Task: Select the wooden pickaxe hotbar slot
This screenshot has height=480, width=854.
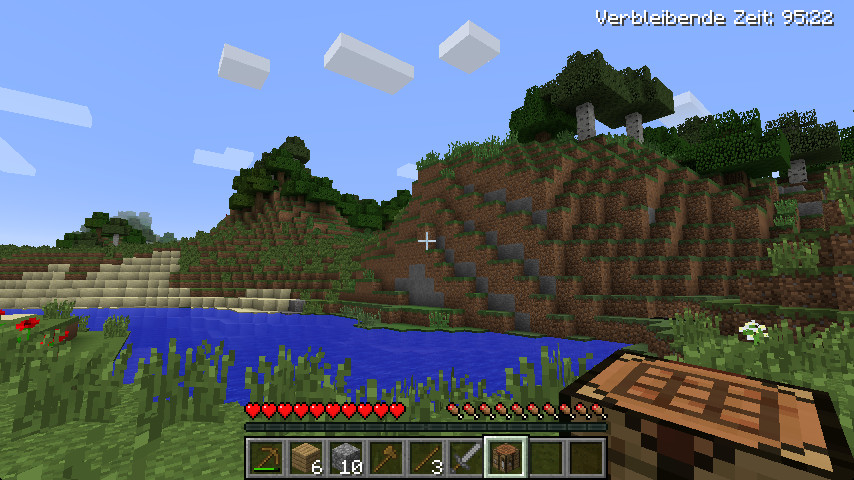Action: [x=266, y=458]
